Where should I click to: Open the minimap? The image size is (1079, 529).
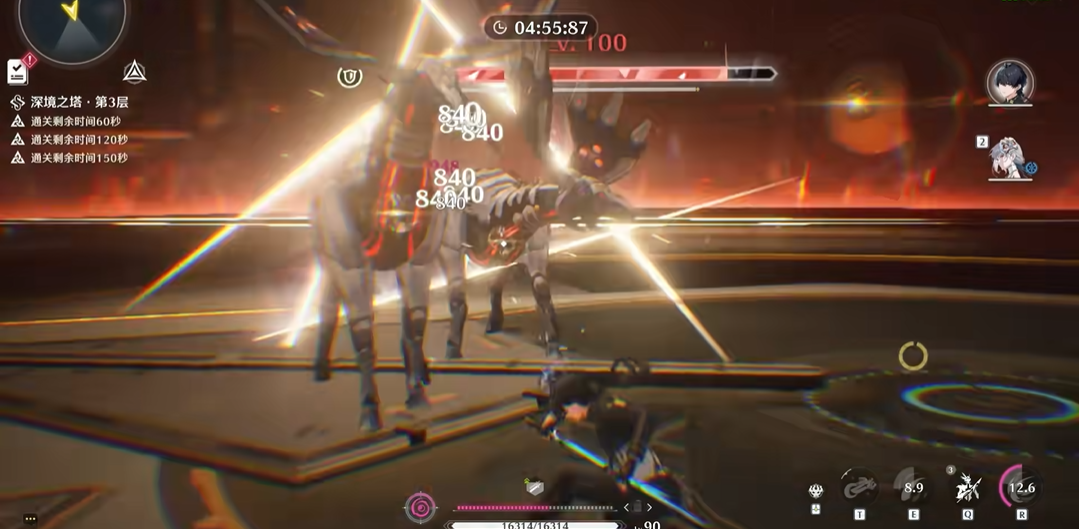[x=71, y=20]
